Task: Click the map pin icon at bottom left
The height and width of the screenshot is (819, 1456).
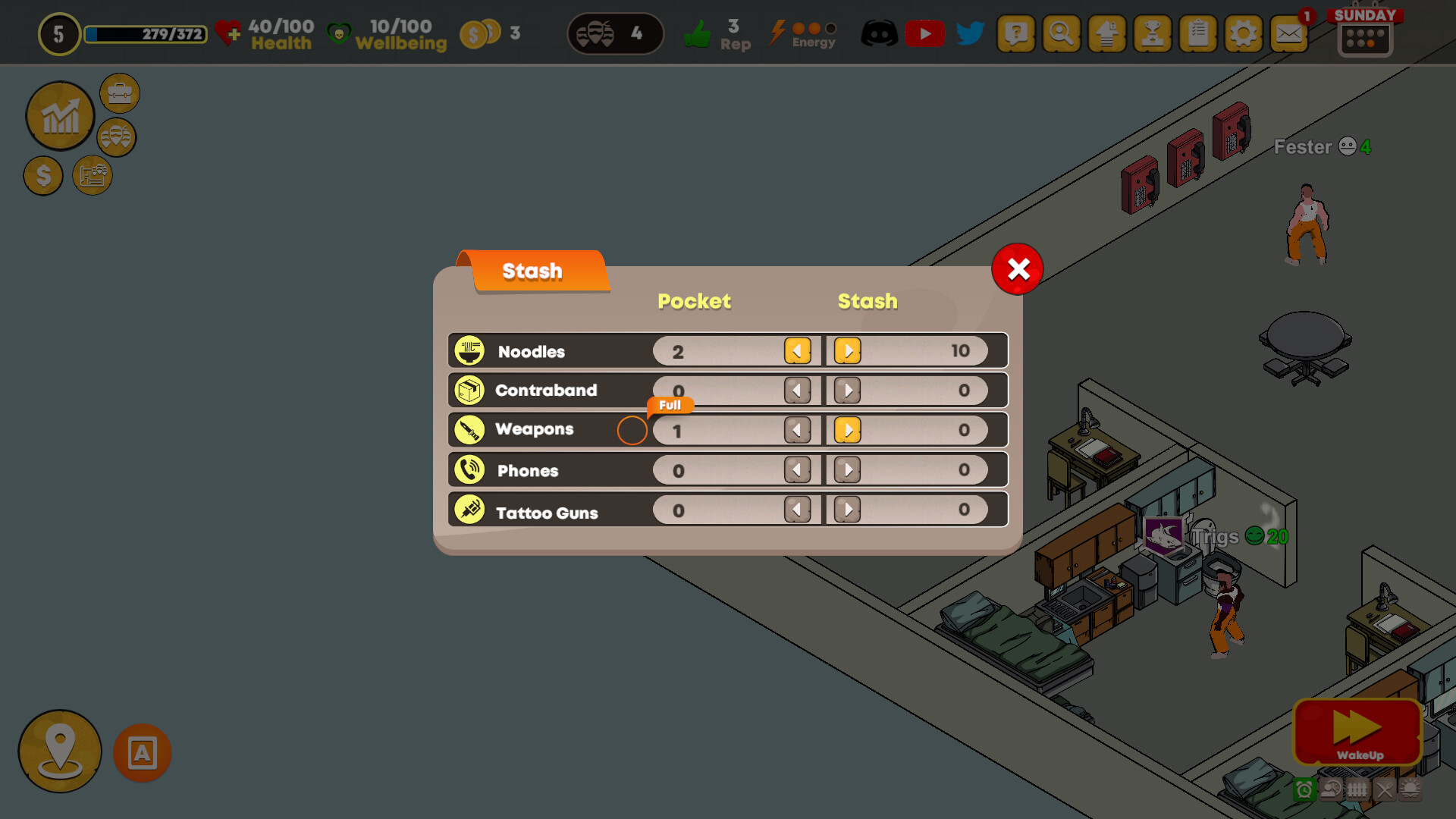Action: click(59, 751)
